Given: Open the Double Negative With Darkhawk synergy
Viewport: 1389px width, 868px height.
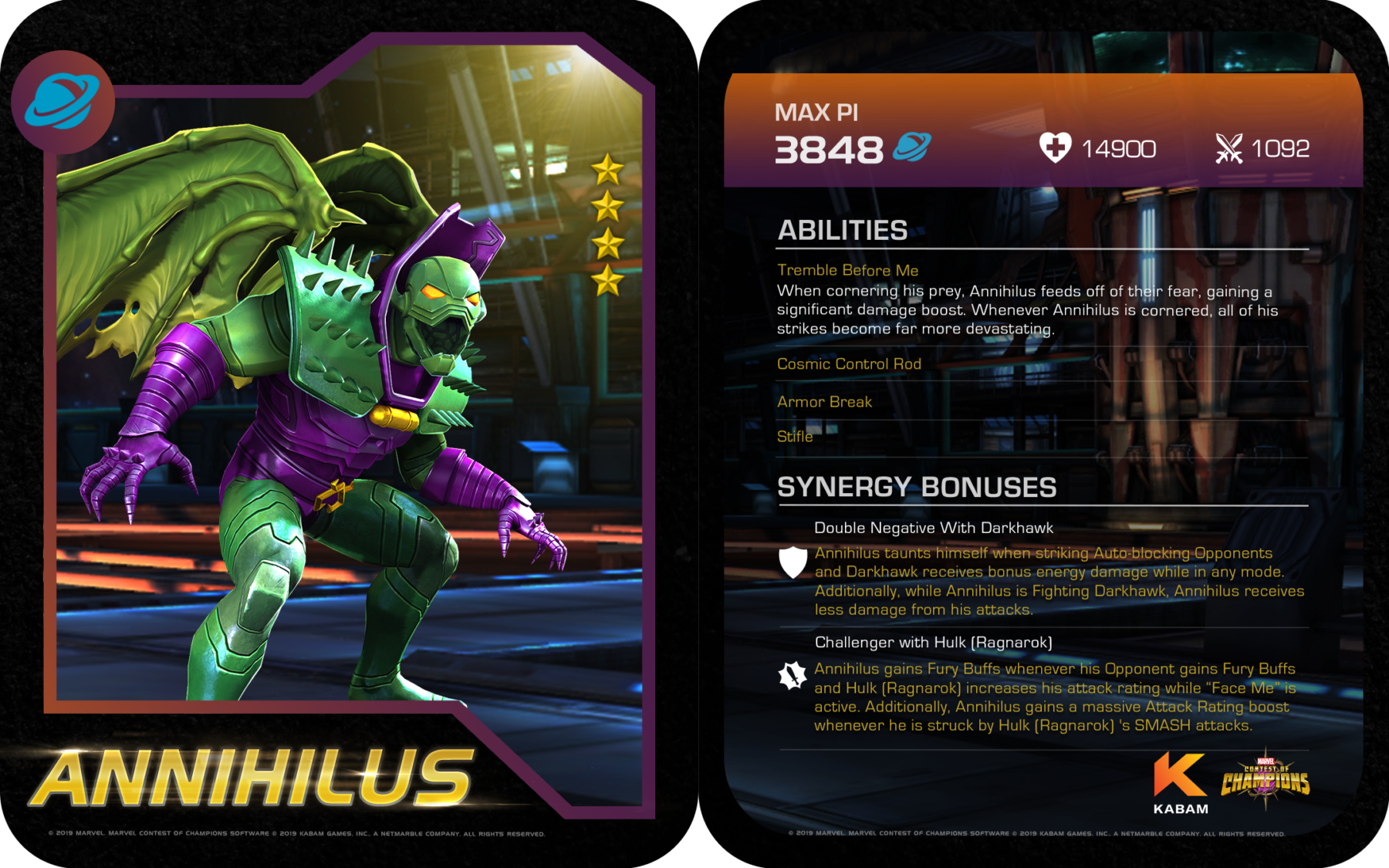Looking at the screenshot, I should pyautogui.click(x=933, y=528).
